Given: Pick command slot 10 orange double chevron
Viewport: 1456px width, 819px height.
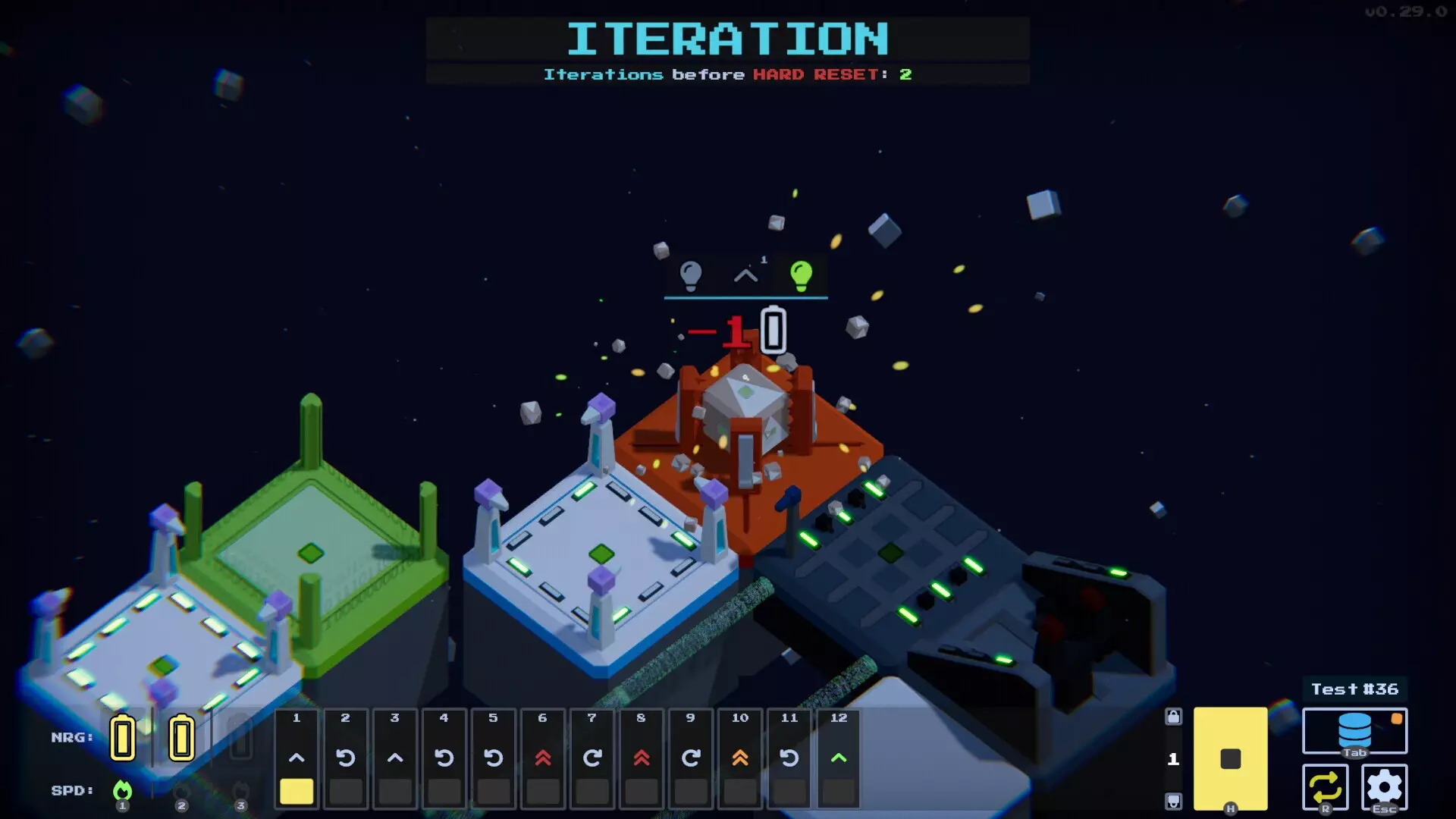Looking at the screenshot, I should [740, 758].
